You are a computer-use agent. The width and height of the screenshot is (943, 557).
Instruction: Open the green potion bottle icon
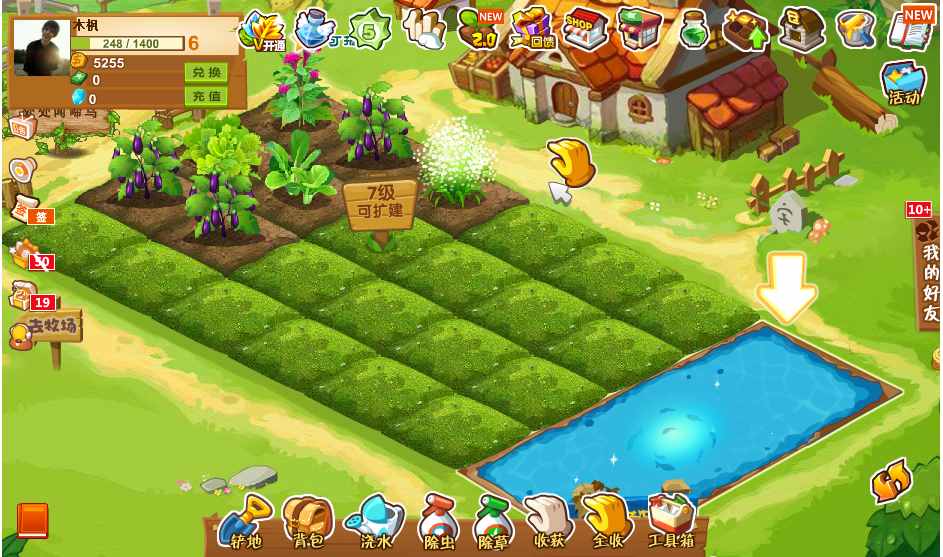693,30
